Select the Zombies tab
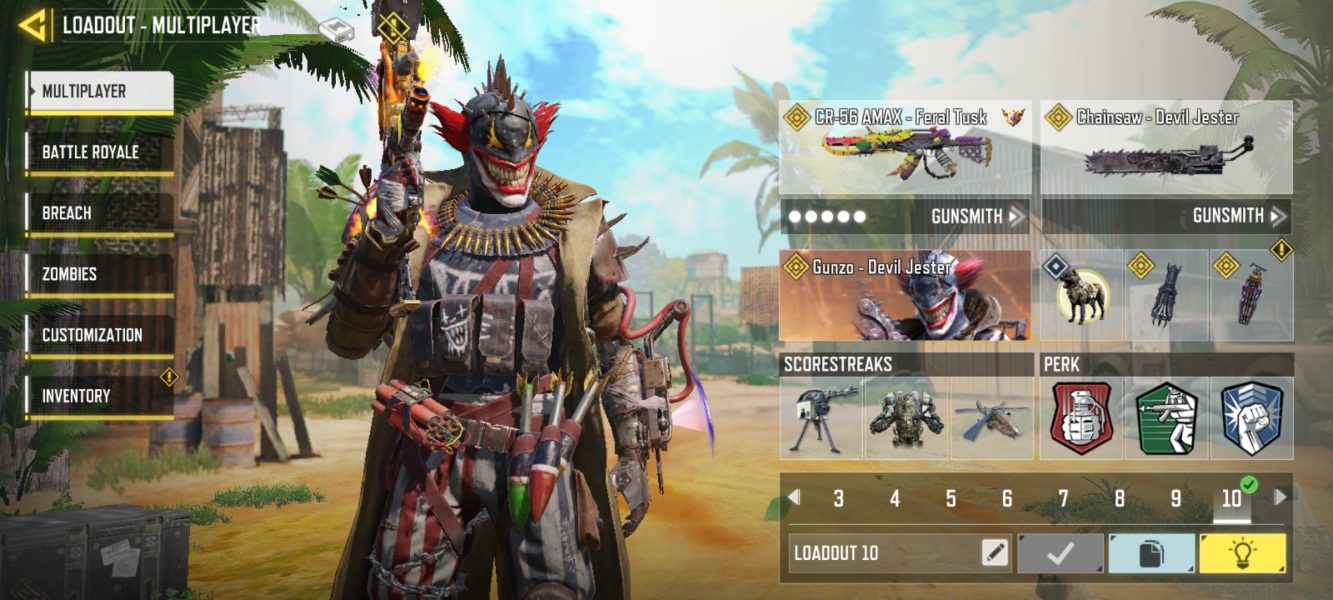The height and width of the screenshot is (600, 1333). tap(99, 274)
